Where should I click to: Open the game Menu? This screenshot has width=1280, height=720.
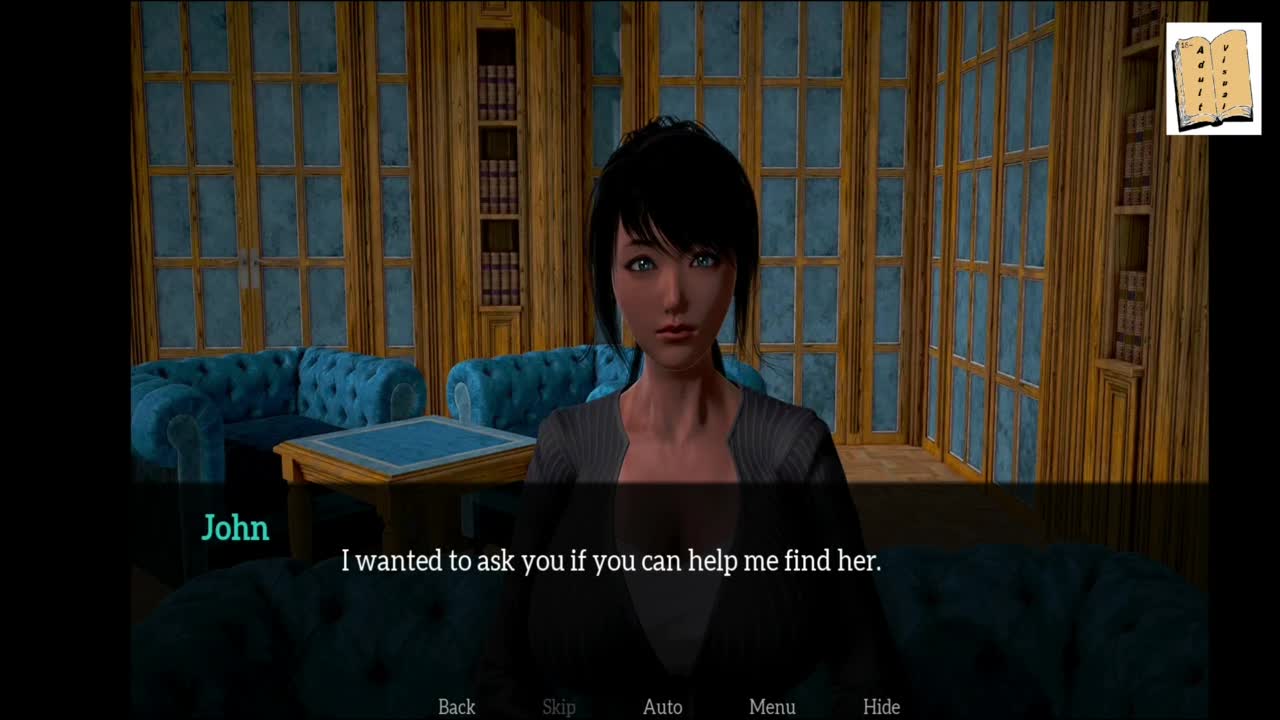coord(772,707)
